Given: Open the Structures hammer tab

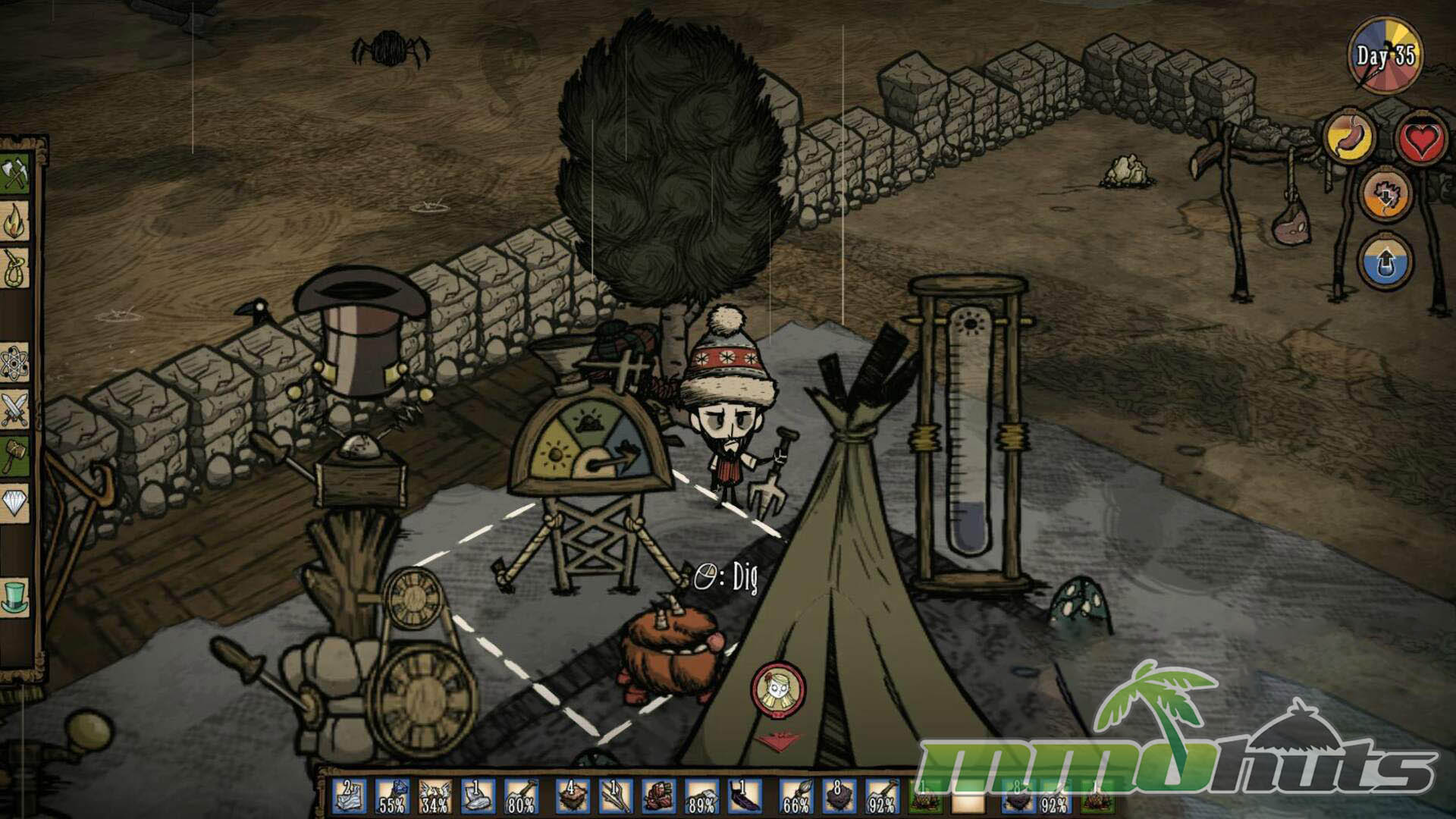Looking at the screenshot, I should click(x=14, y=457).
